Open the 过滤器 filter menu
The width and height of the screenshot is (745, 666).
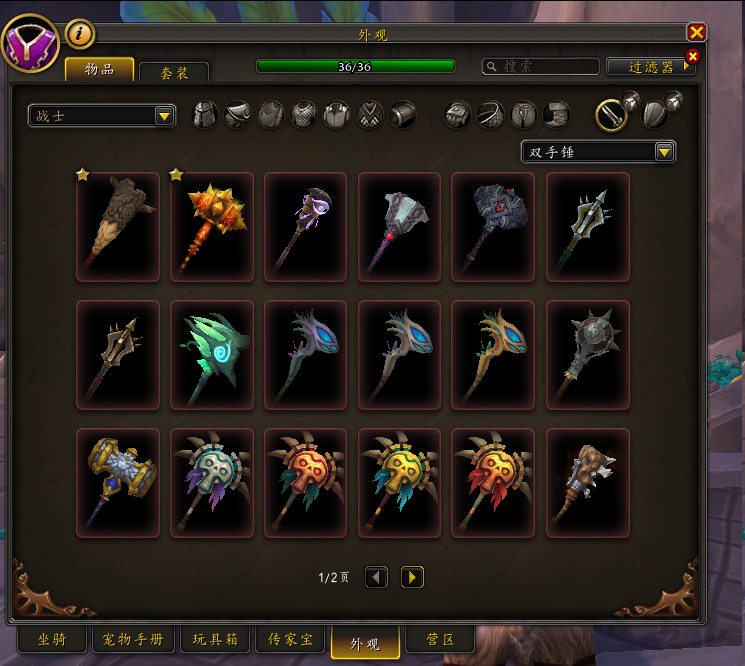[650, 66]
